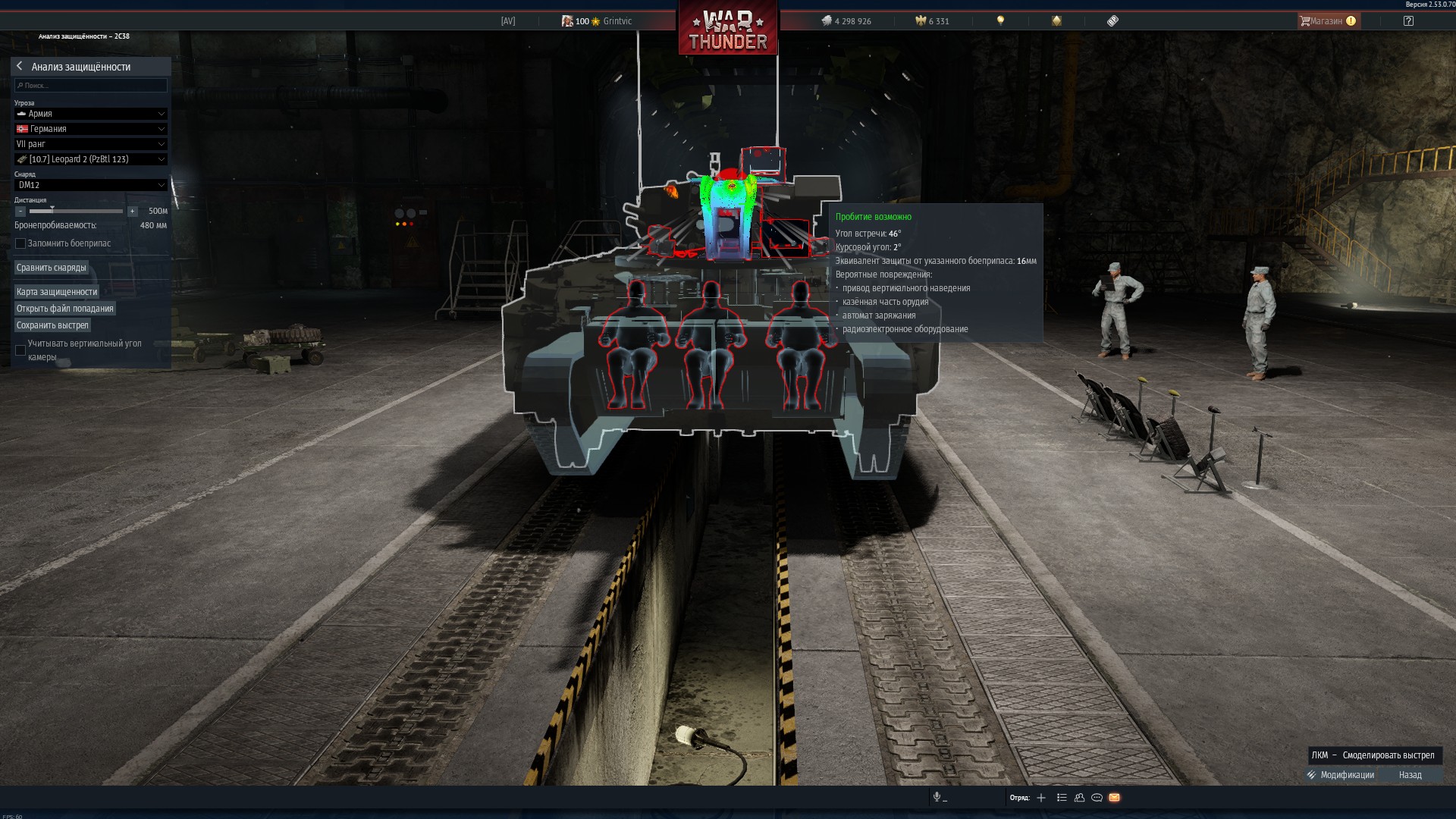
Task: Choose a vehicle in Leopard 2 dropdown
Action: (x=91, y=159)
